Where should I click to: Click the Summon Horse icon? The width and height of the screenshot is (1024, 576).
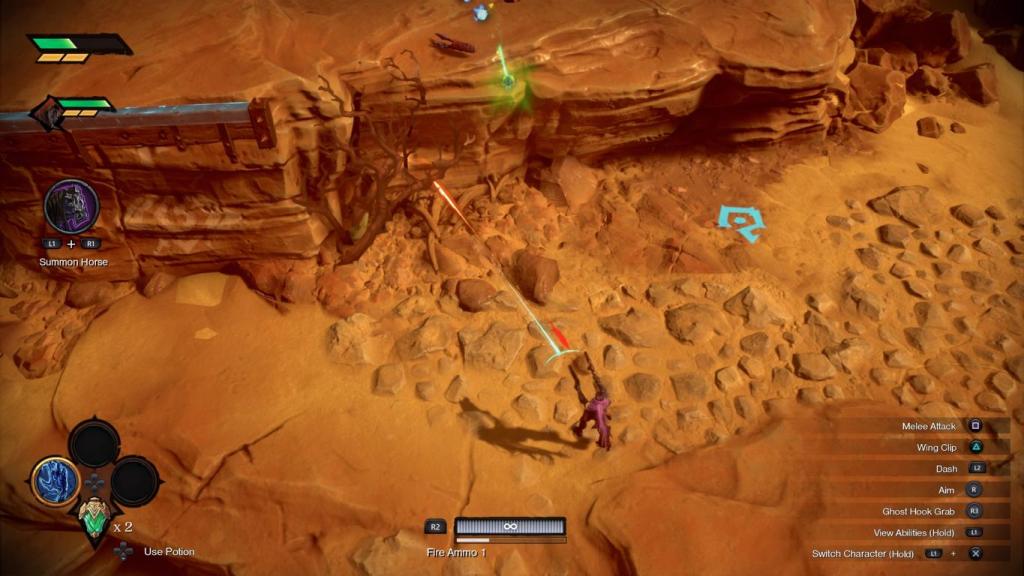coord(71,206)
